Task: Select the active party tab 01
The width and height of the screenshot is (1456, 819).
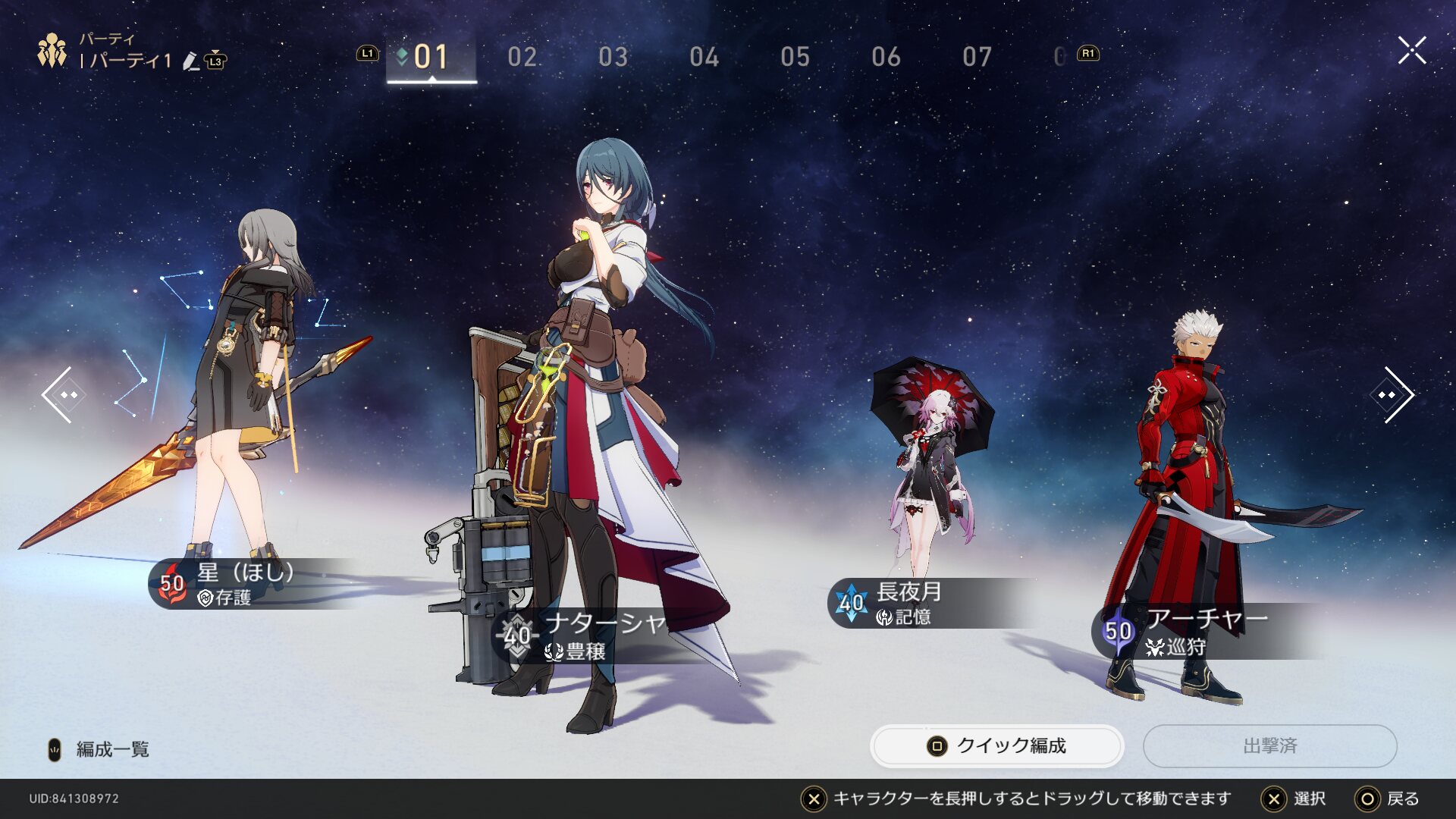Action: click(431, 57)
